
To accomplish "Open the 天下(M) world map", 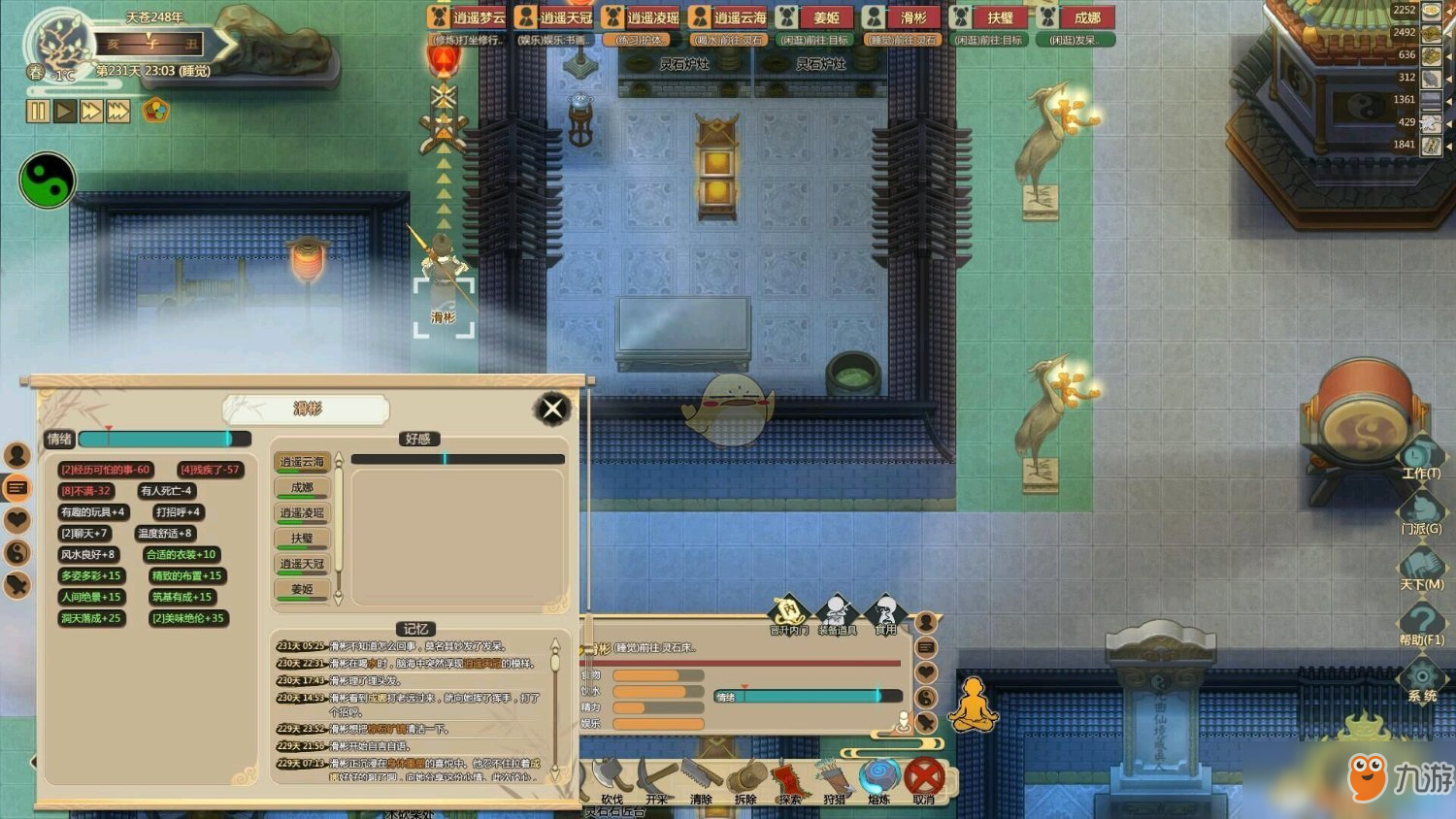I will (1421, 568).
